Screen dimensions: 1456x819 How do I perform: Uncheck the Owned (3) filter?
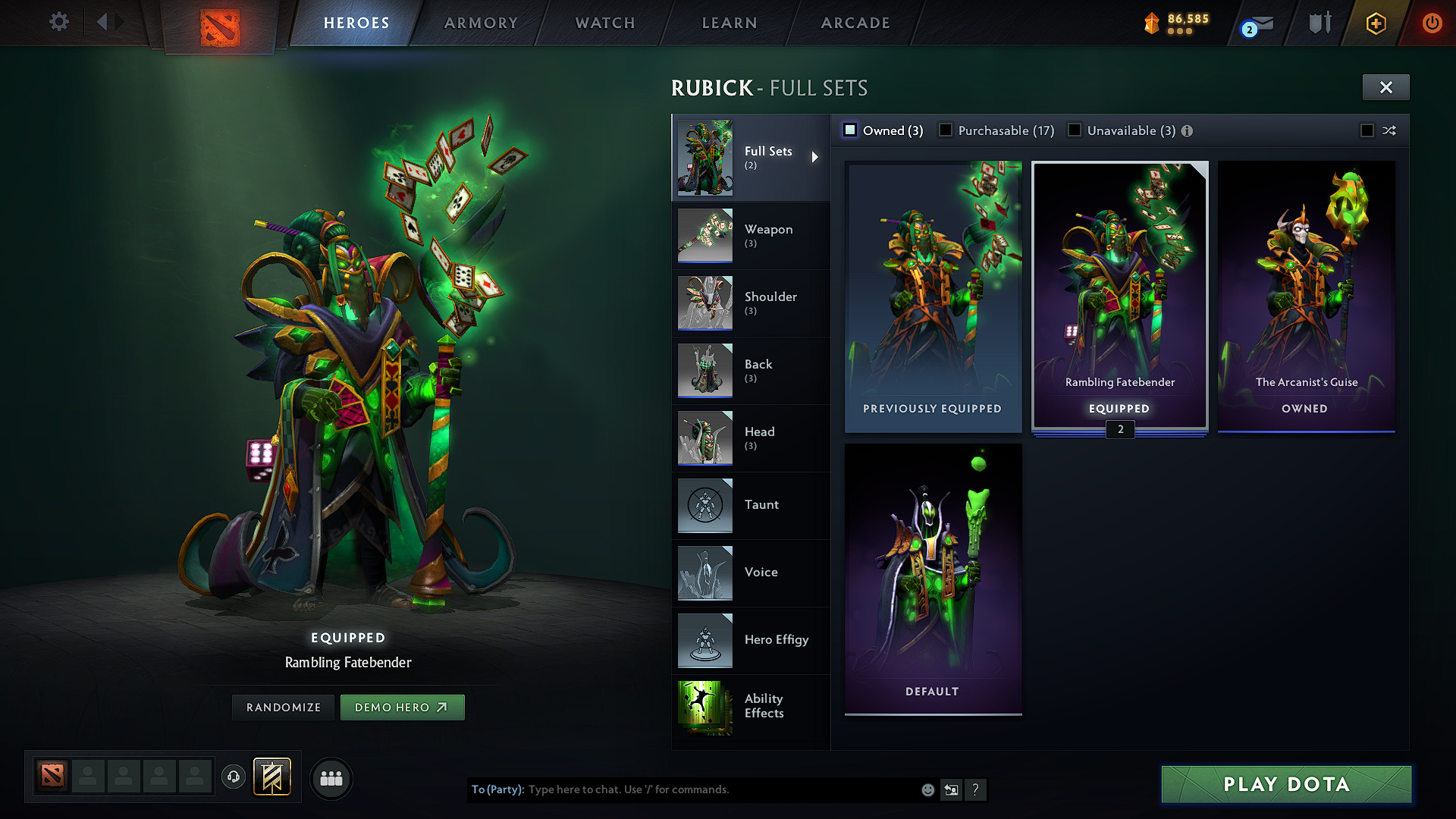coord(850,130)
